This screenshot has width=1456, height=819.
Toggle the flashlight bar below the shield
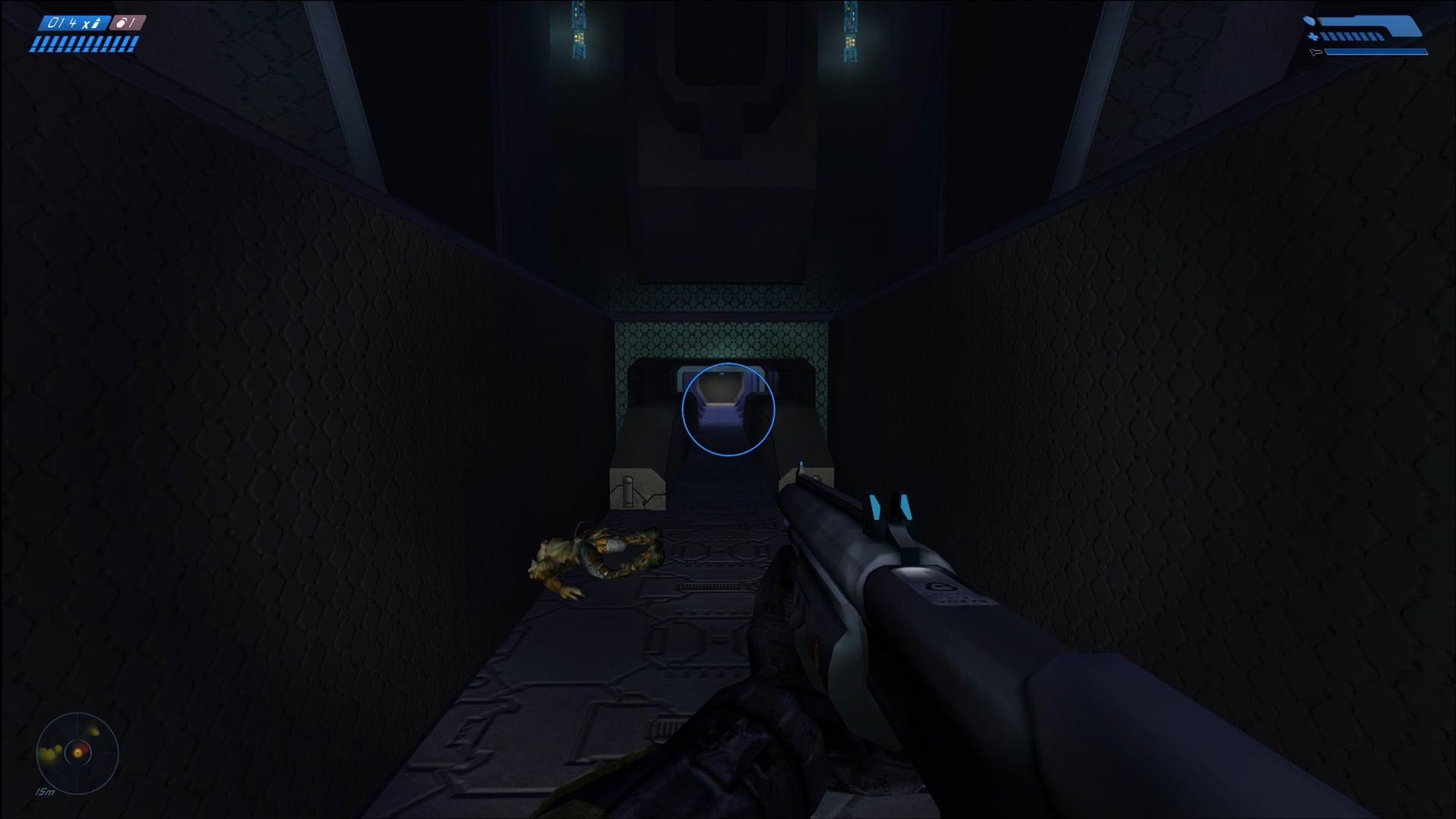pos(1376,52)
